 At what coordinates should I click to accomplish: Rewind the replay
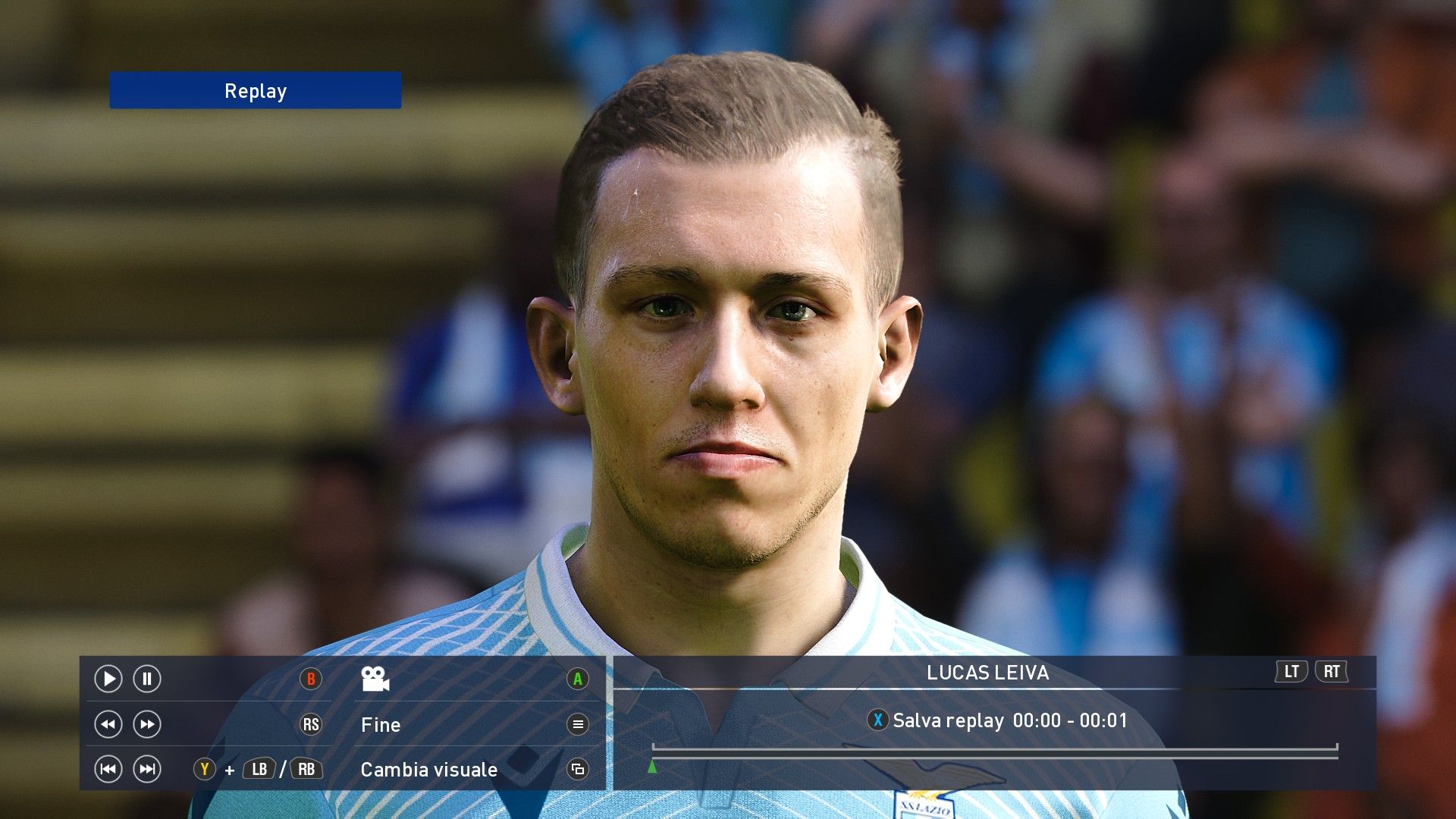pyautogui.click(x=108, y=724)
